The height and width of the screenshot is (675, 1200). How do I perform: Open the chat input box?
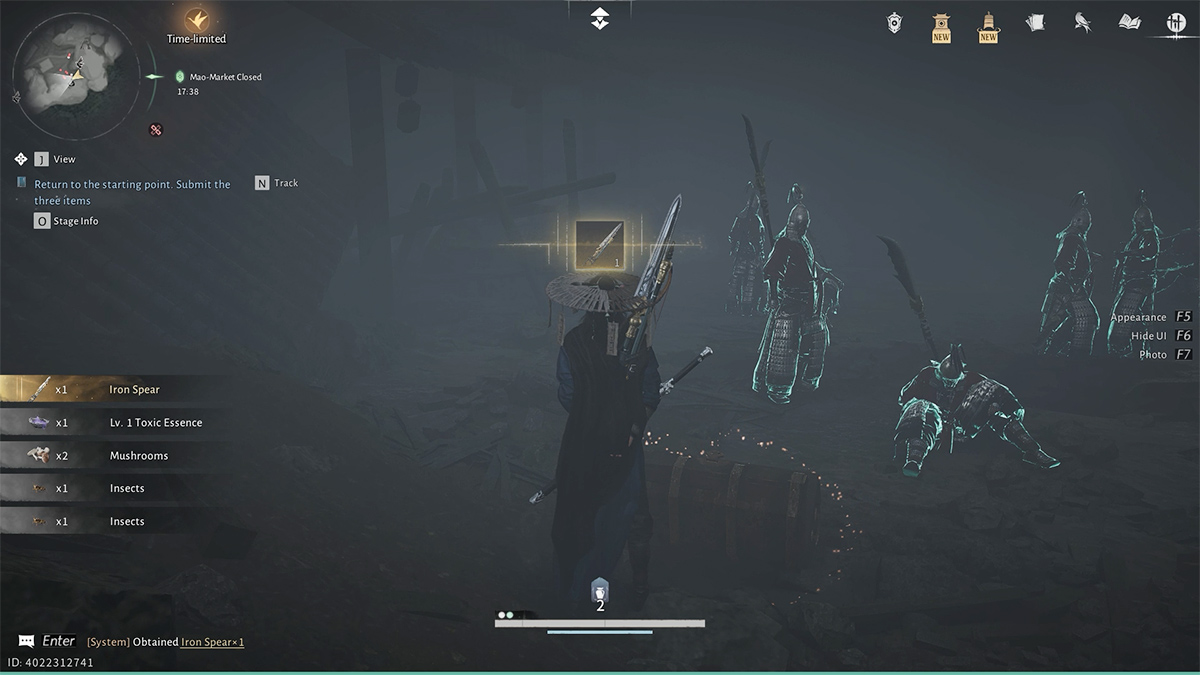click(48, 641)
